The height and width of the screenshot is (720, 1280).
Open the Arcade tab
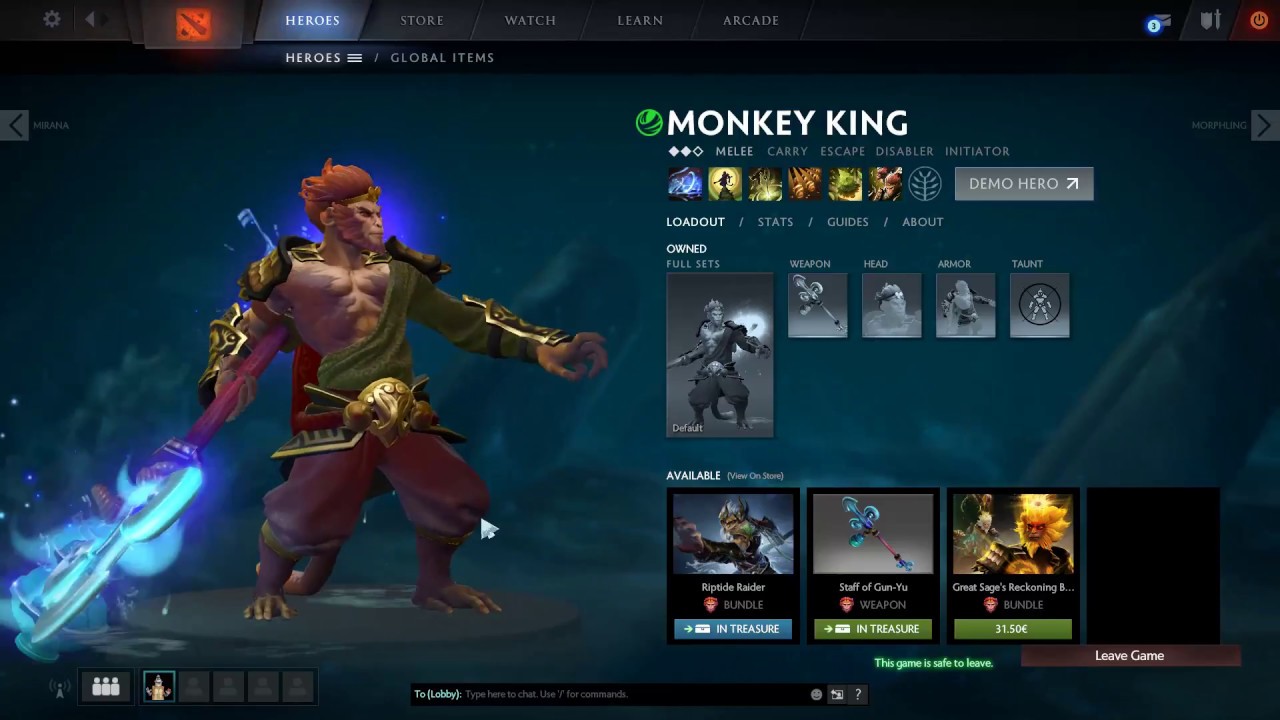click(751, 20)
